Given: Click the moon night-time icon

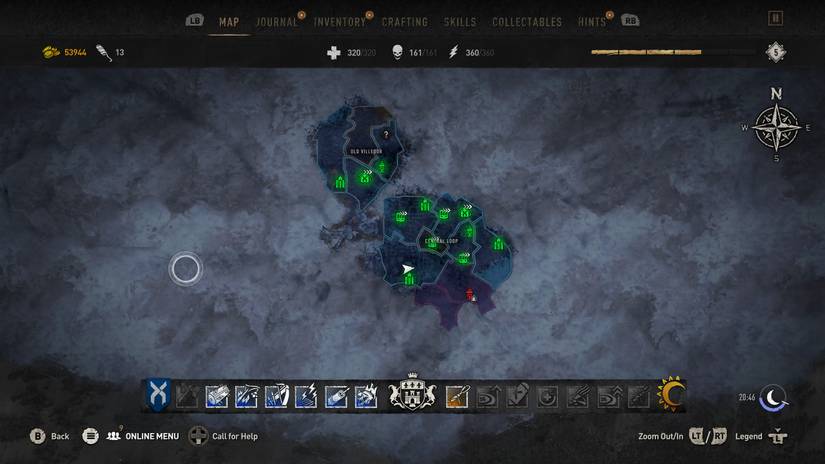Looking at the screenshot, I should 773,398.
